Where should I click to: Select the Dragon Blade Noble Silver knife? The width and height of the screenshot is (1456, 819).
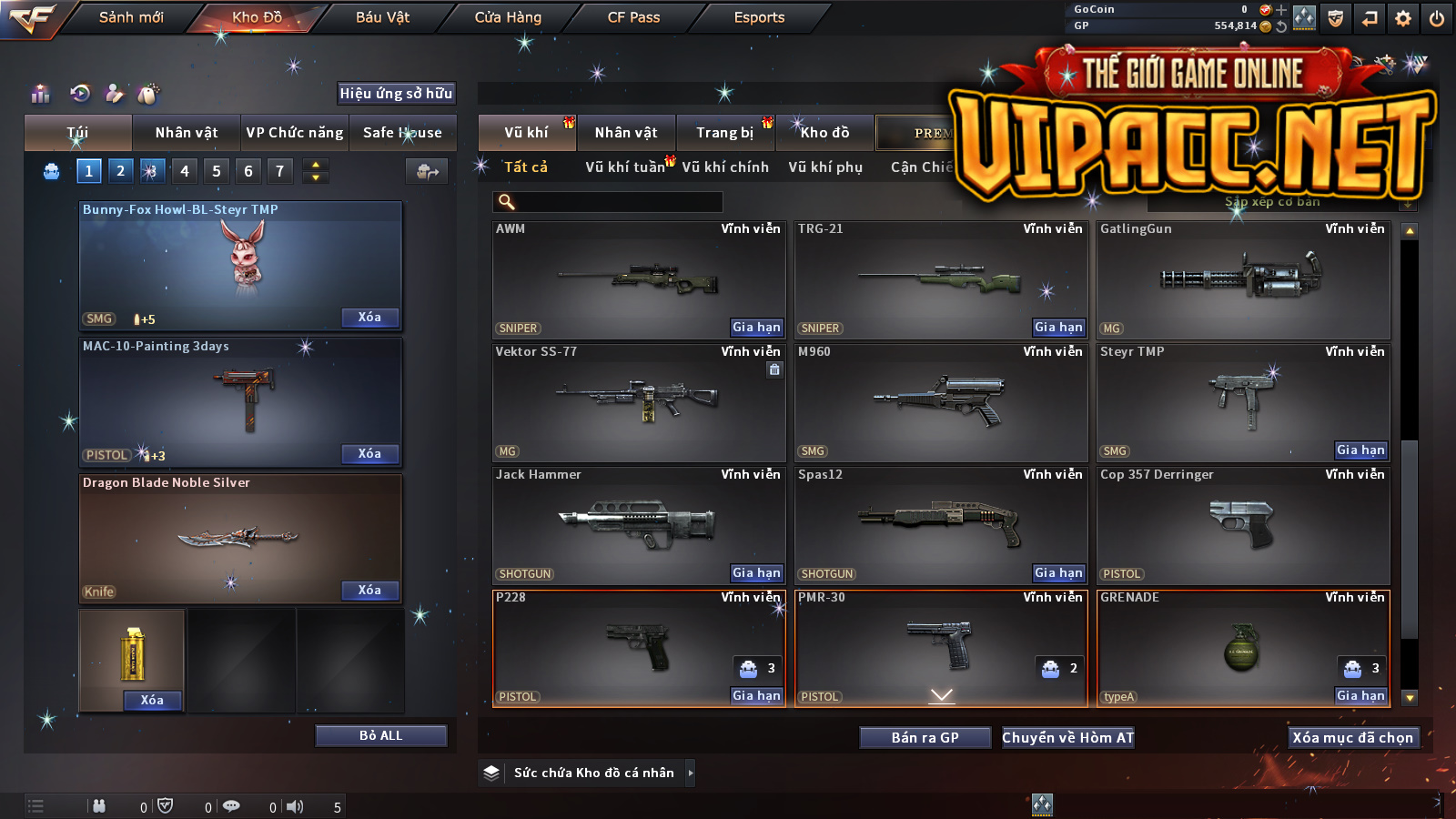(240, 538)
